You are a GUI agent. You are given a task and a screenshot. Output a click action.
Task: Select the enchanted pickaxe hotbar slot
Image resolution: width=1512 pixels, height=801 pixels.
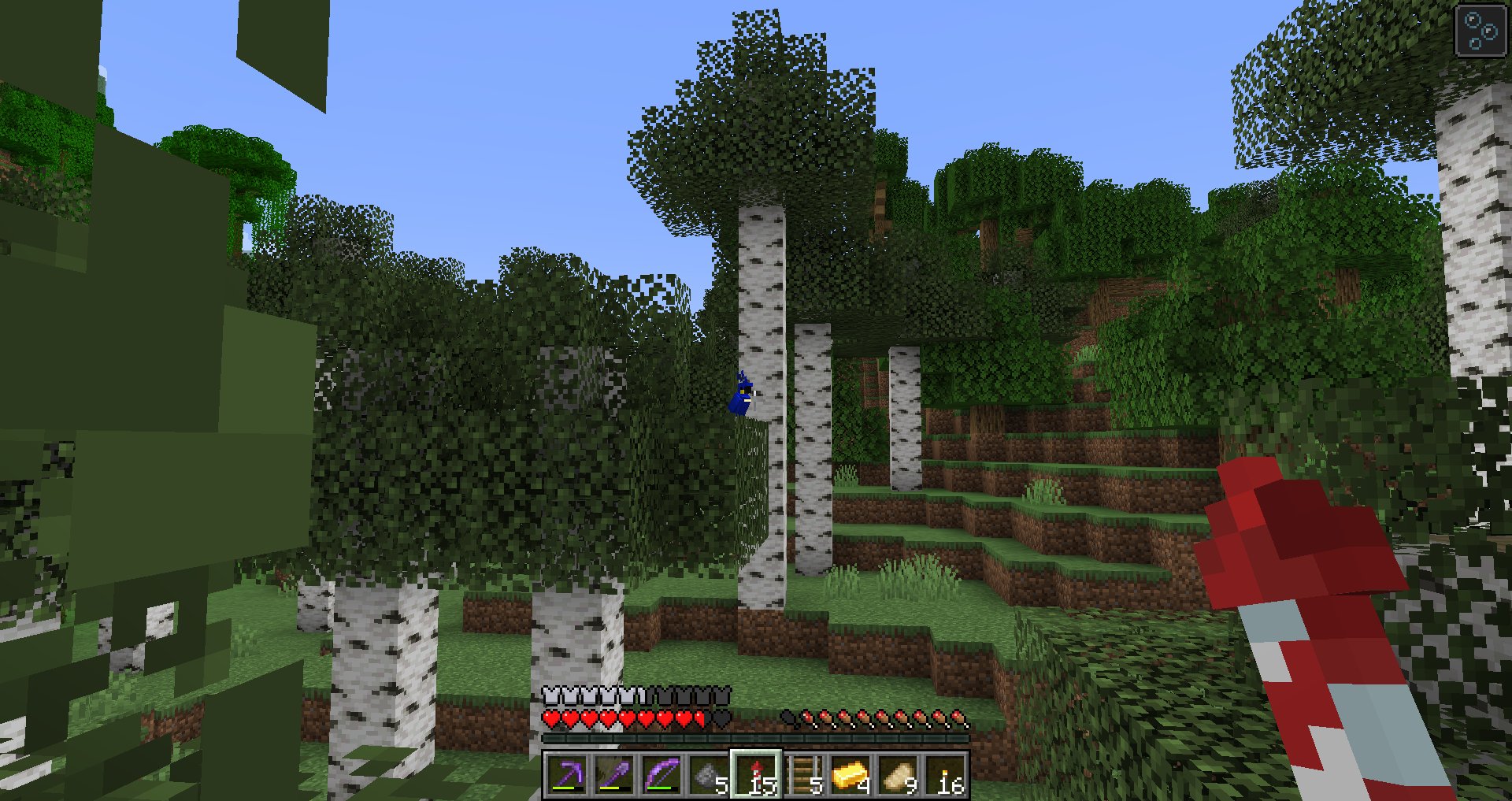coord(566,776)
